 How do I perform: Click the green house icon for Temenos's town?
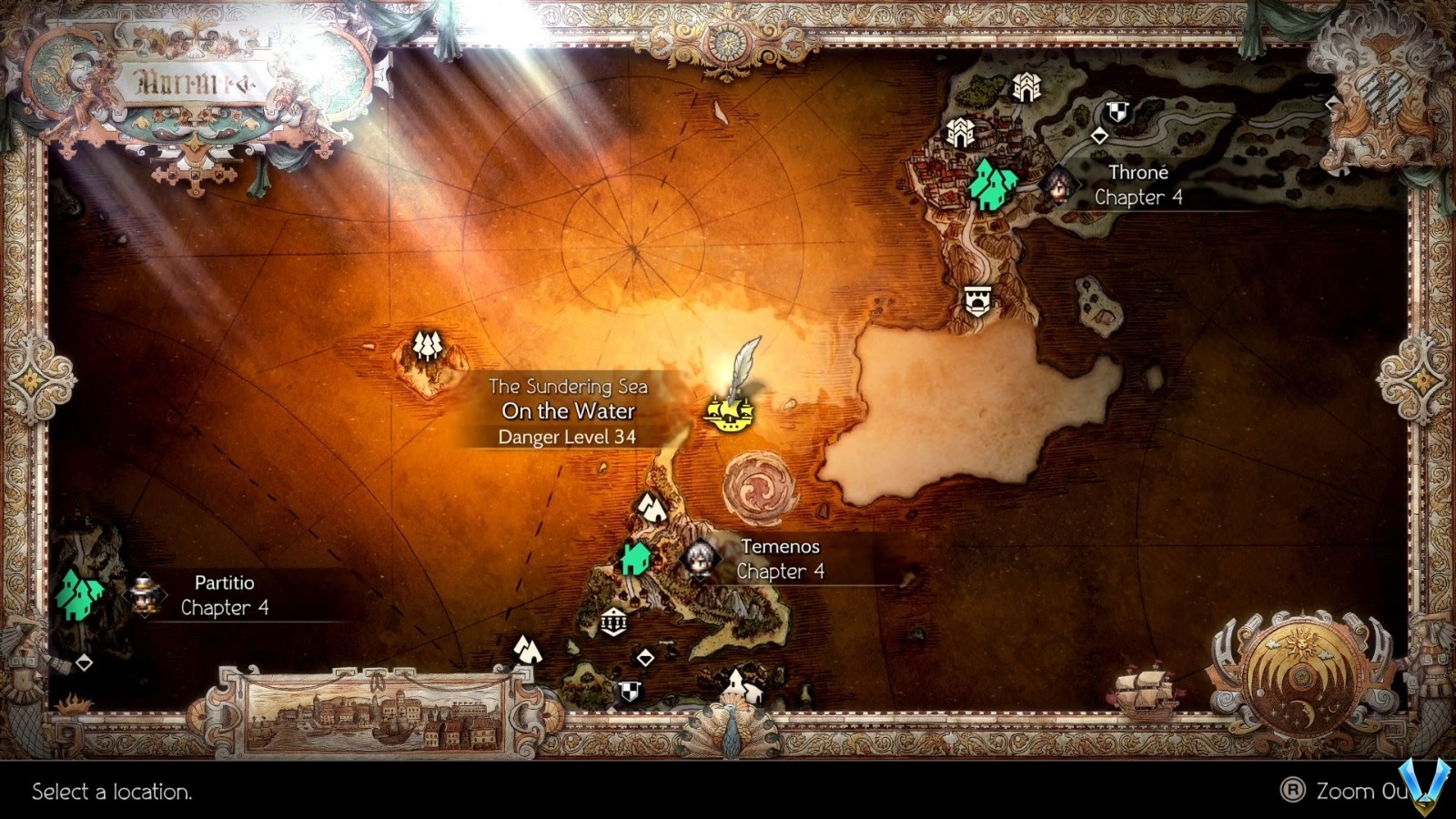[x=637, y=560]
